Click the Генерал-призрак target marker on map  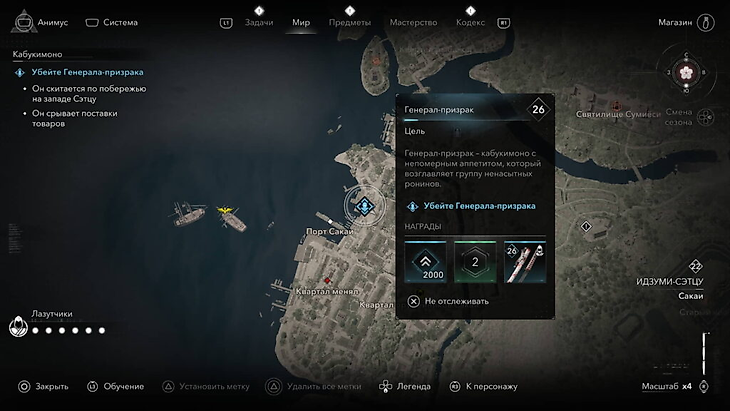[364, 206]
